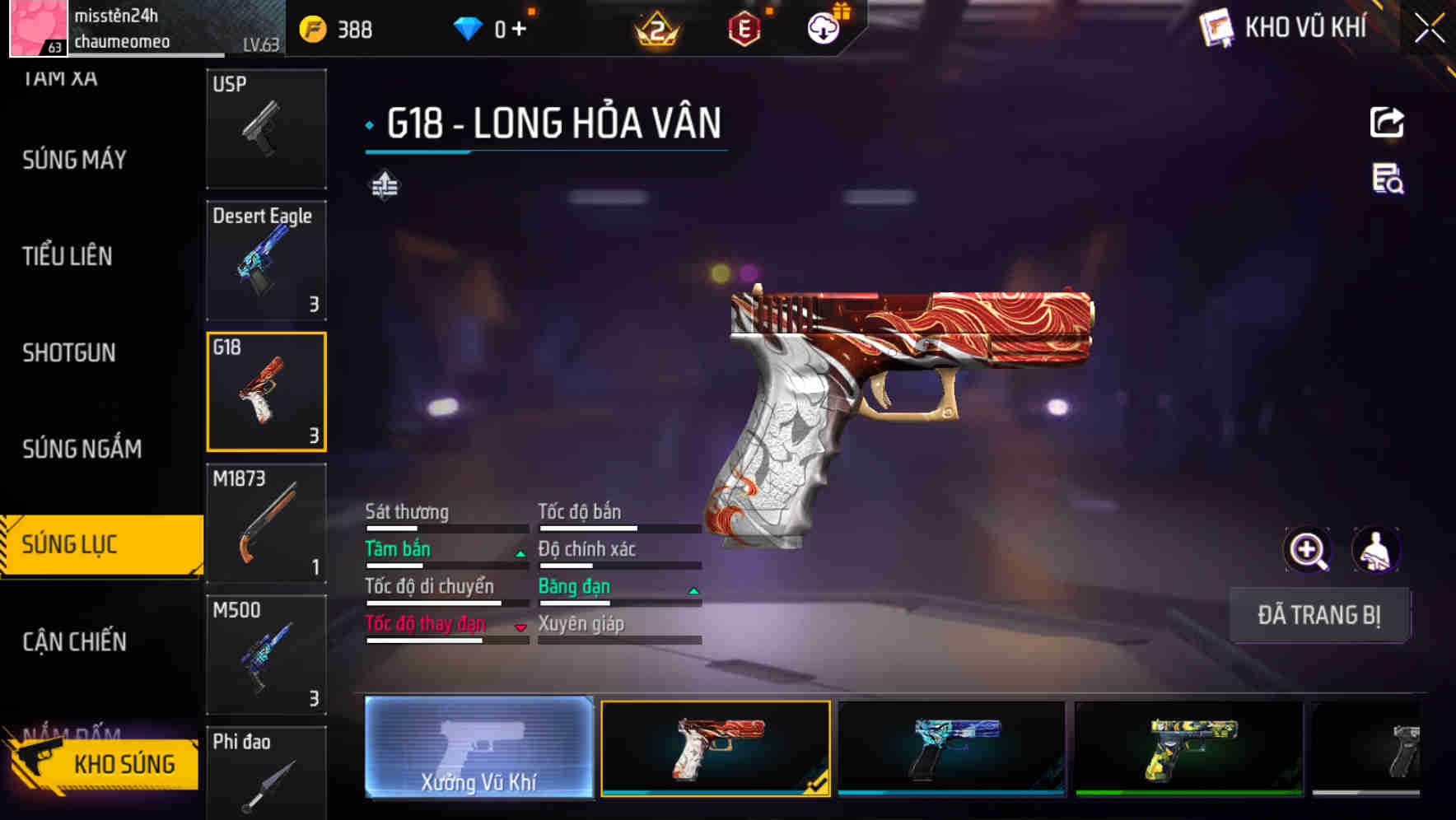Open the TIỂU LIÊN weapon category

pos(68,256)
